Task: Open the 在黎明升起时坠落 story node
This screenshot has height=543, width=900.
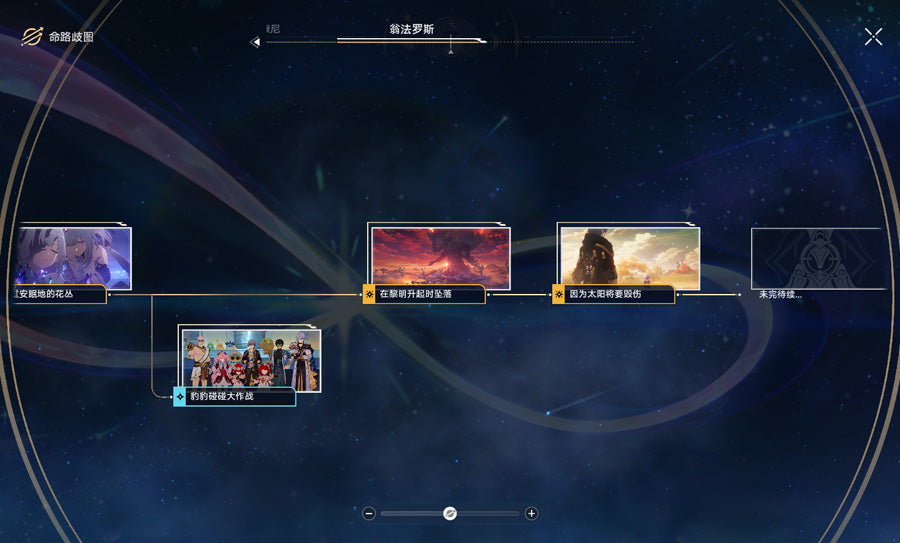Action: [x=440, y=259]
